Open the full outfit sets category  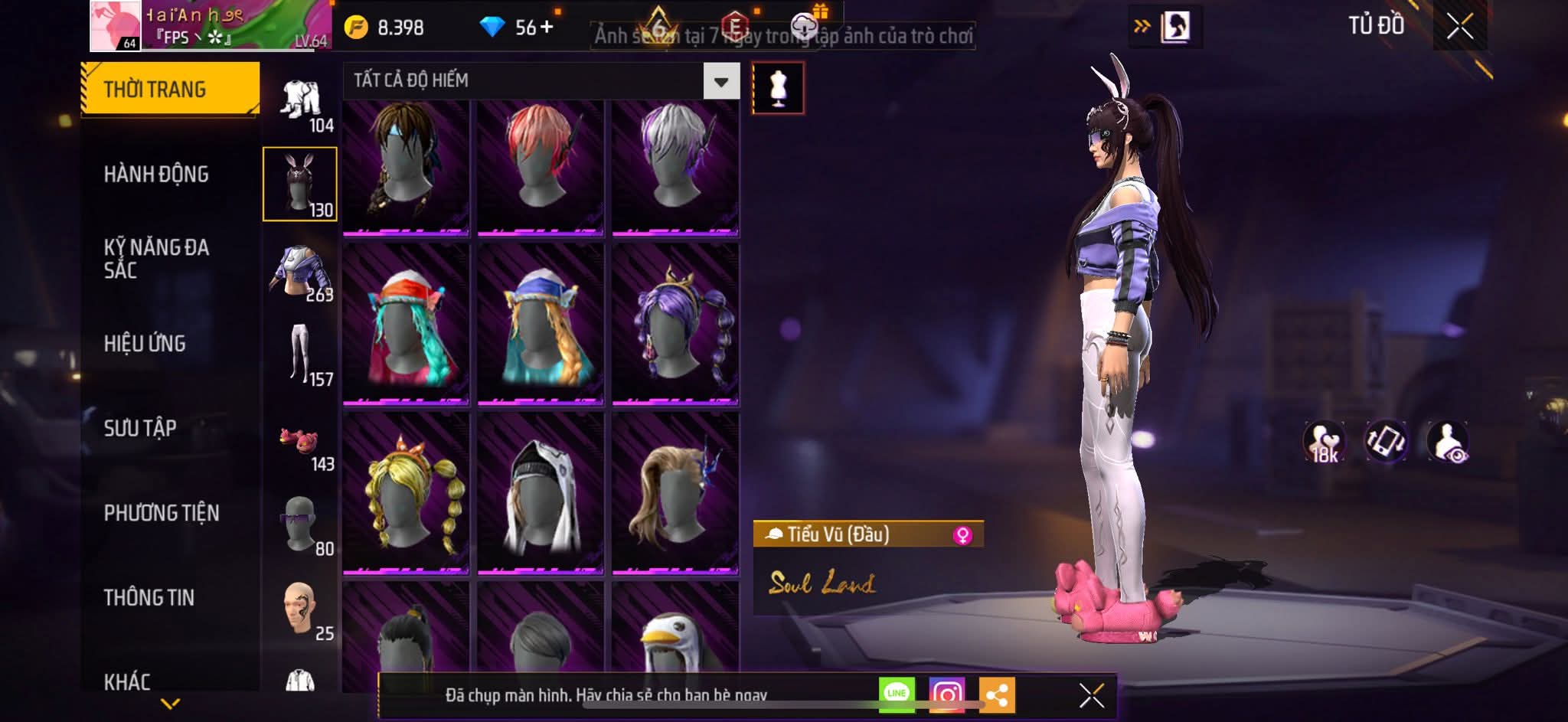(x=301, y=104)
